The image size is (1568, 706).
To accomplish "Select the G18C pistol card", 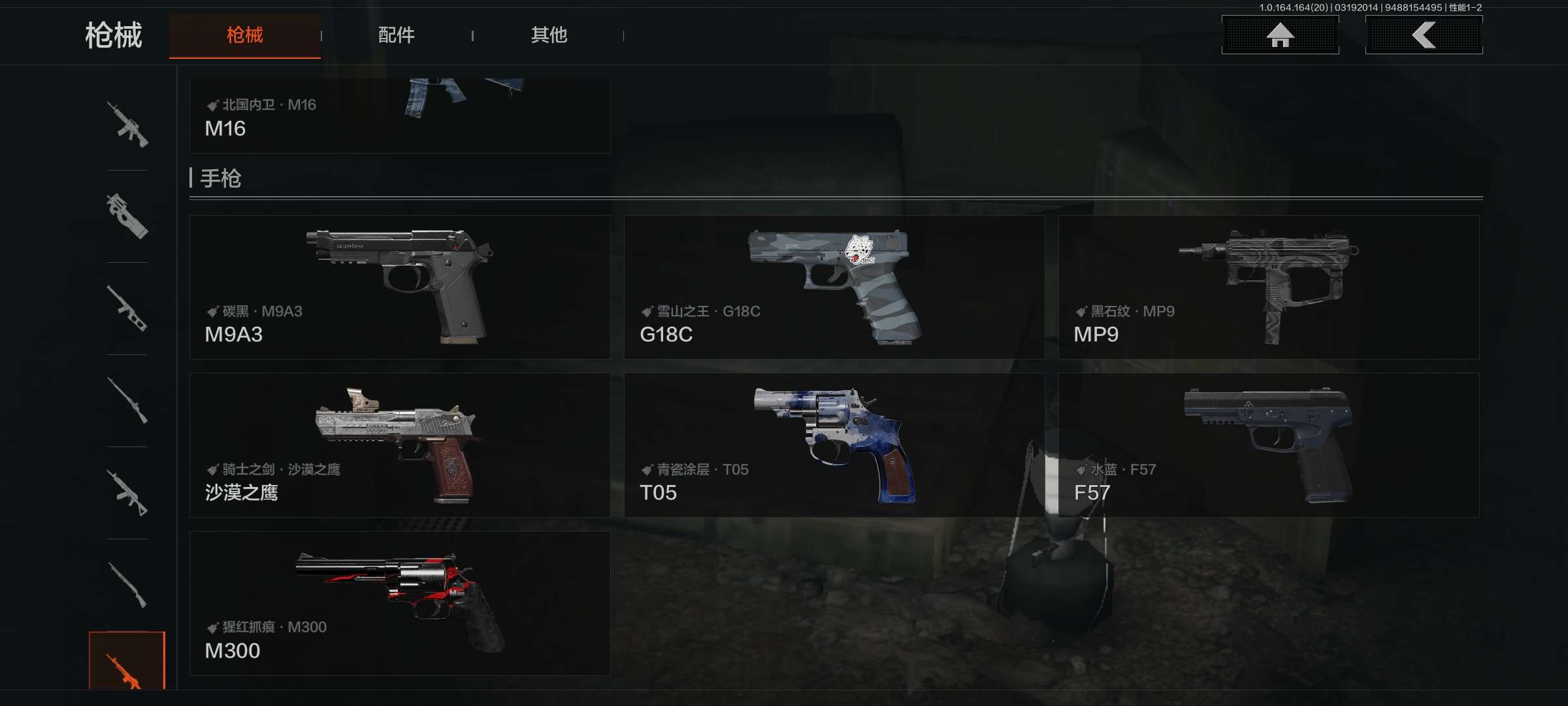I will 834,287.
